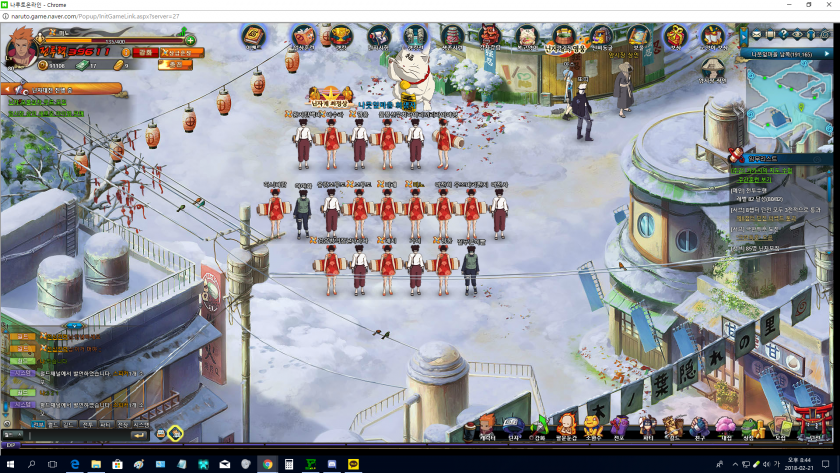The width and height of the screenshot is (840, 473).
Task: Open the yellow toad summon menu
Action: click(x=593, y=424)
